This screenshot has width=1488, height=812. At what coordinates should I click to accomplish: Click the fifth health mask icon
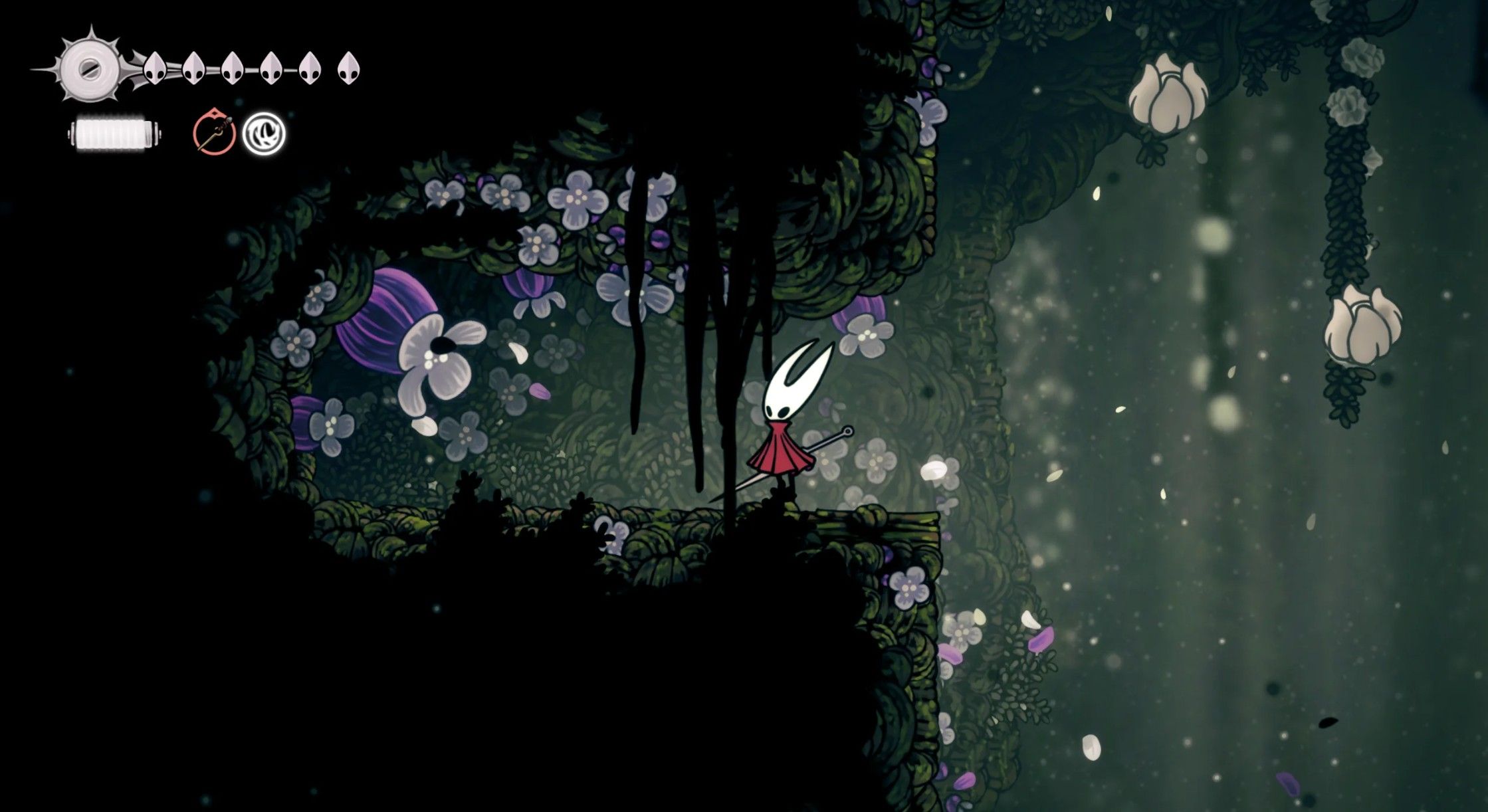click(x=309, y=68)
